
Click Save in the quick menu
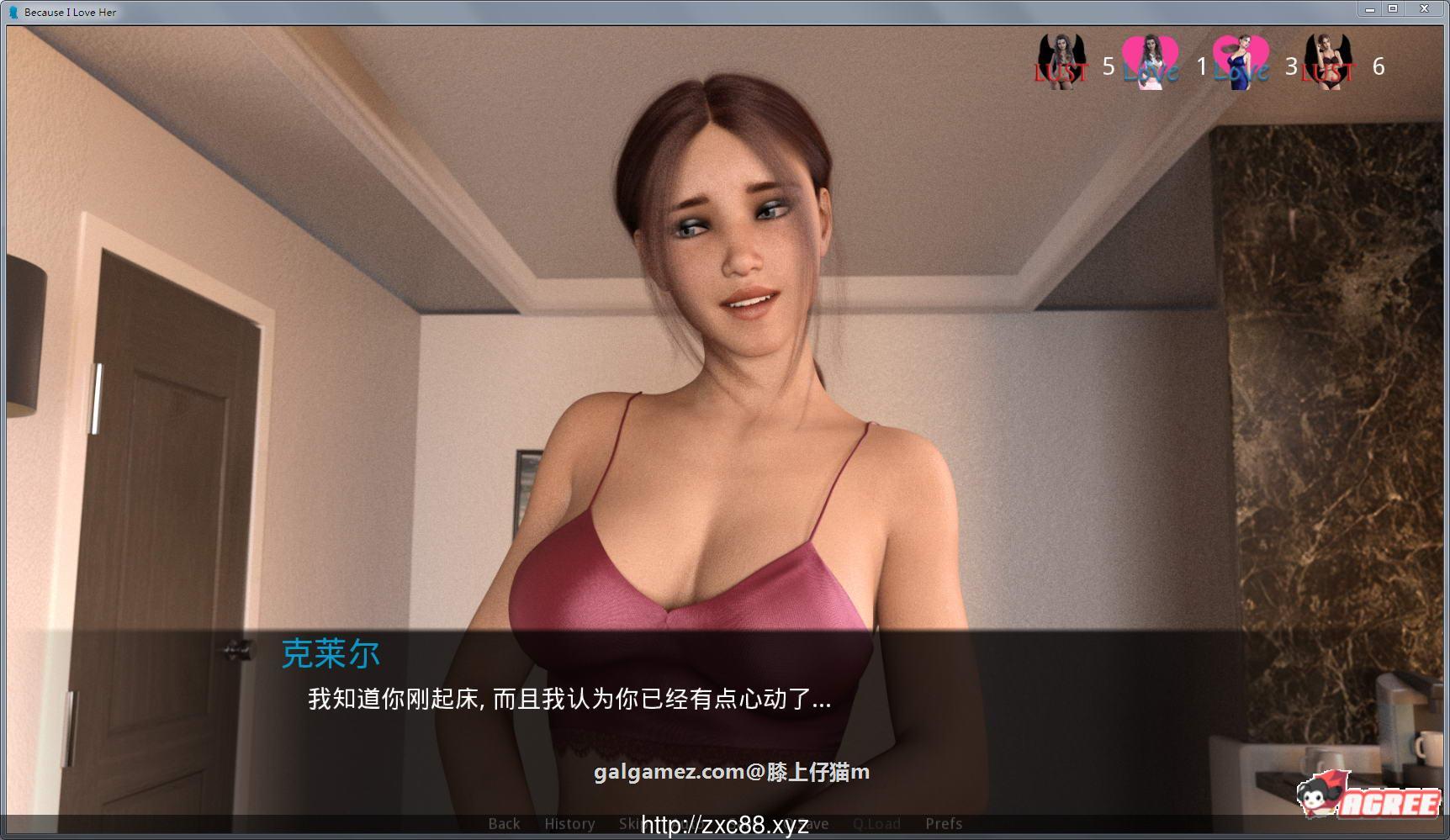(x=806, y=824)
